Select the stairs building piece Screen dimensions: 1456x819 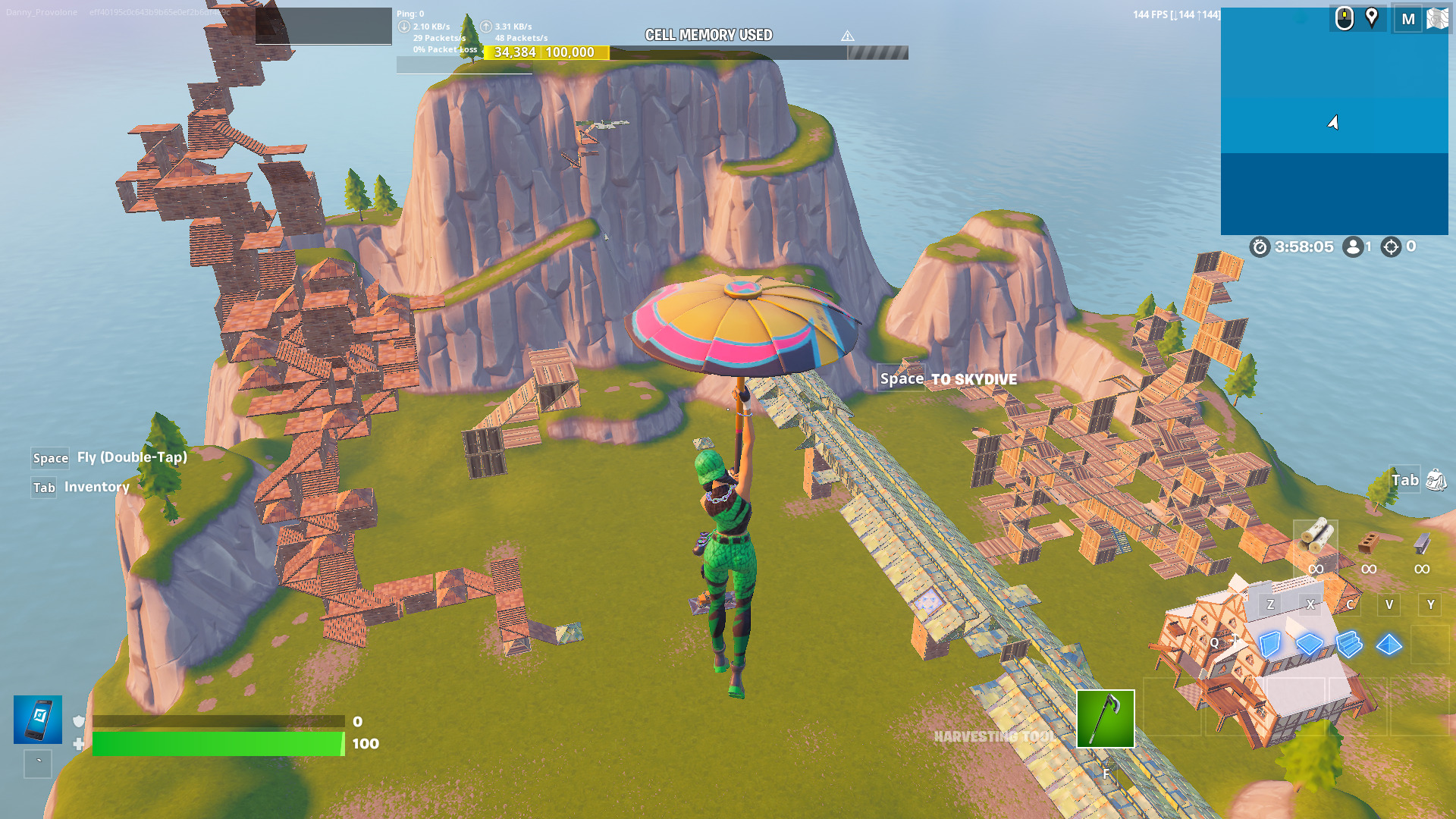[x=1349, y=645]
